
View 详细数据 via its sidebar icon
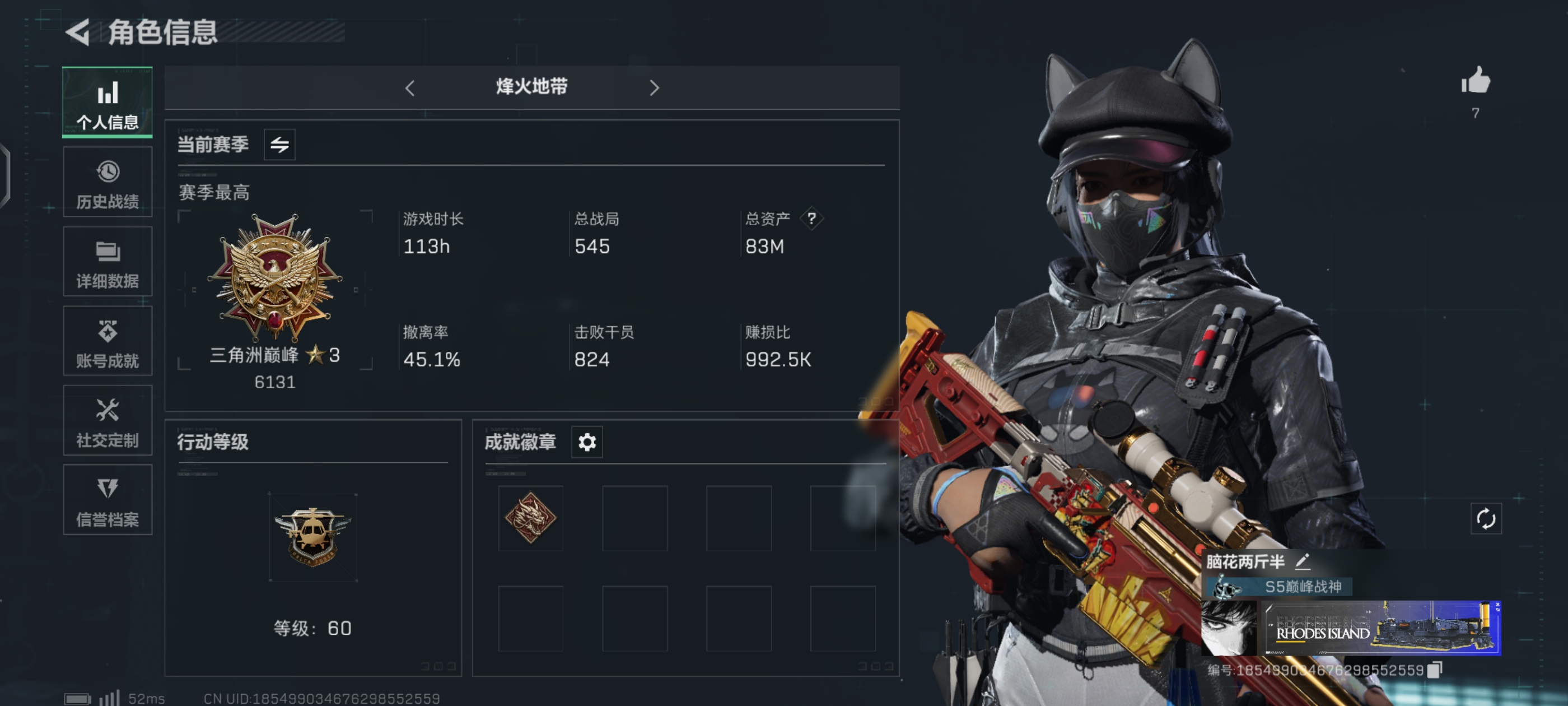pyautogui.click(x=107, y=261)
